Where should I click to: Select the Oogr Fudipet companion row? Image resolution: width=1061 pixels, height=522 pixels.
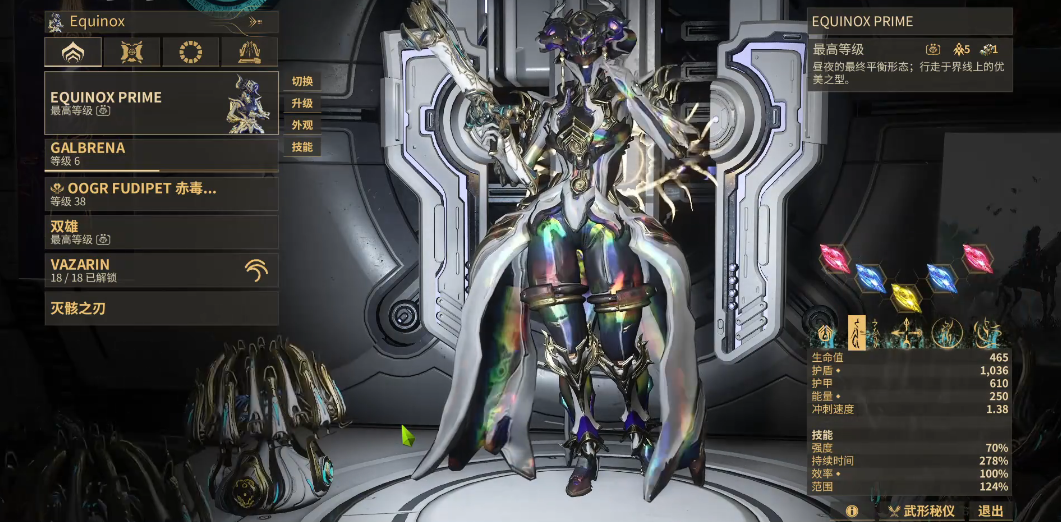click(161, 194)
